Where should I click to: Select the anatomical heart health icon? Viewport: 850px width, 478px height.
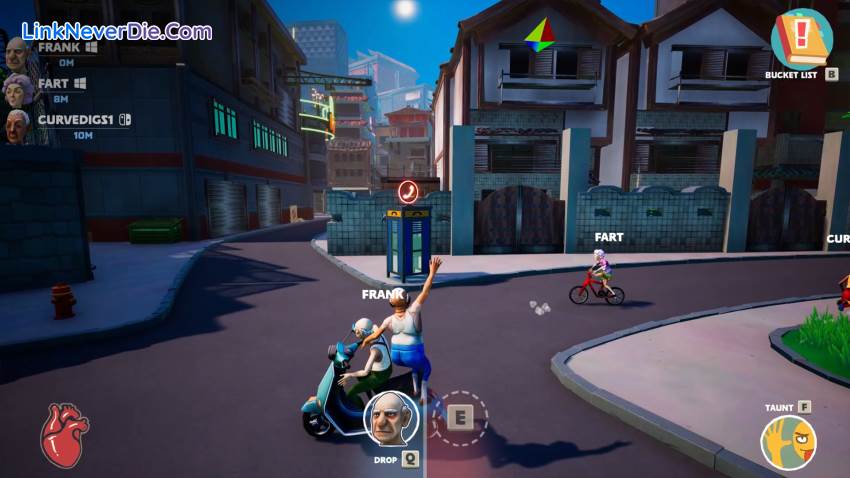[64, 435]
